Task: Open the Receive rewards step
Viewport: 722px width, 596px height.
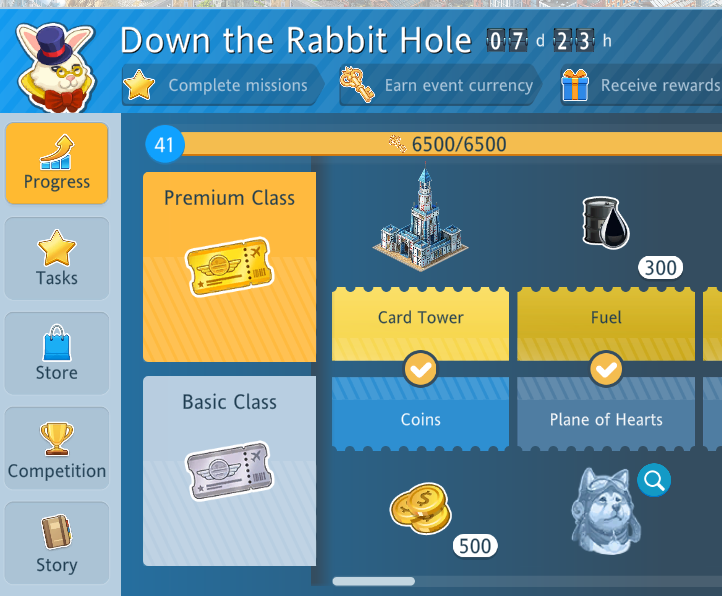Action: point(640,86)
